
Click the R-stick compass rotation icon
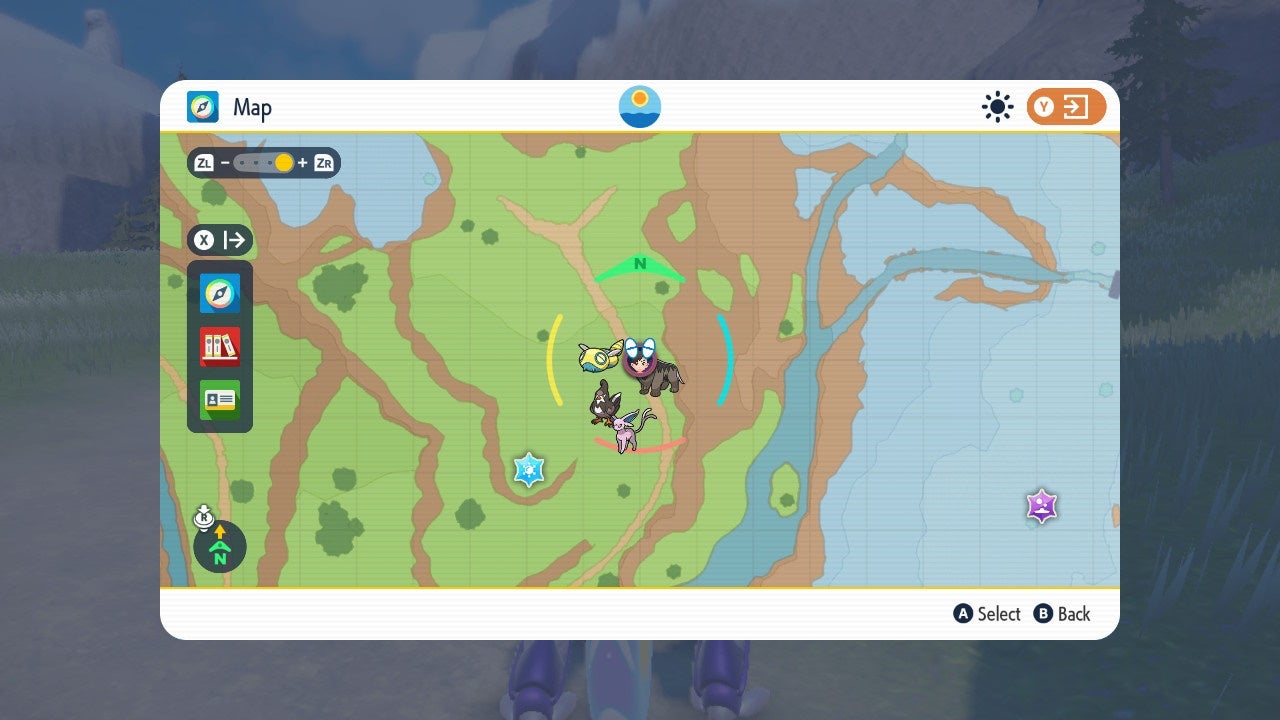point(203,519)
